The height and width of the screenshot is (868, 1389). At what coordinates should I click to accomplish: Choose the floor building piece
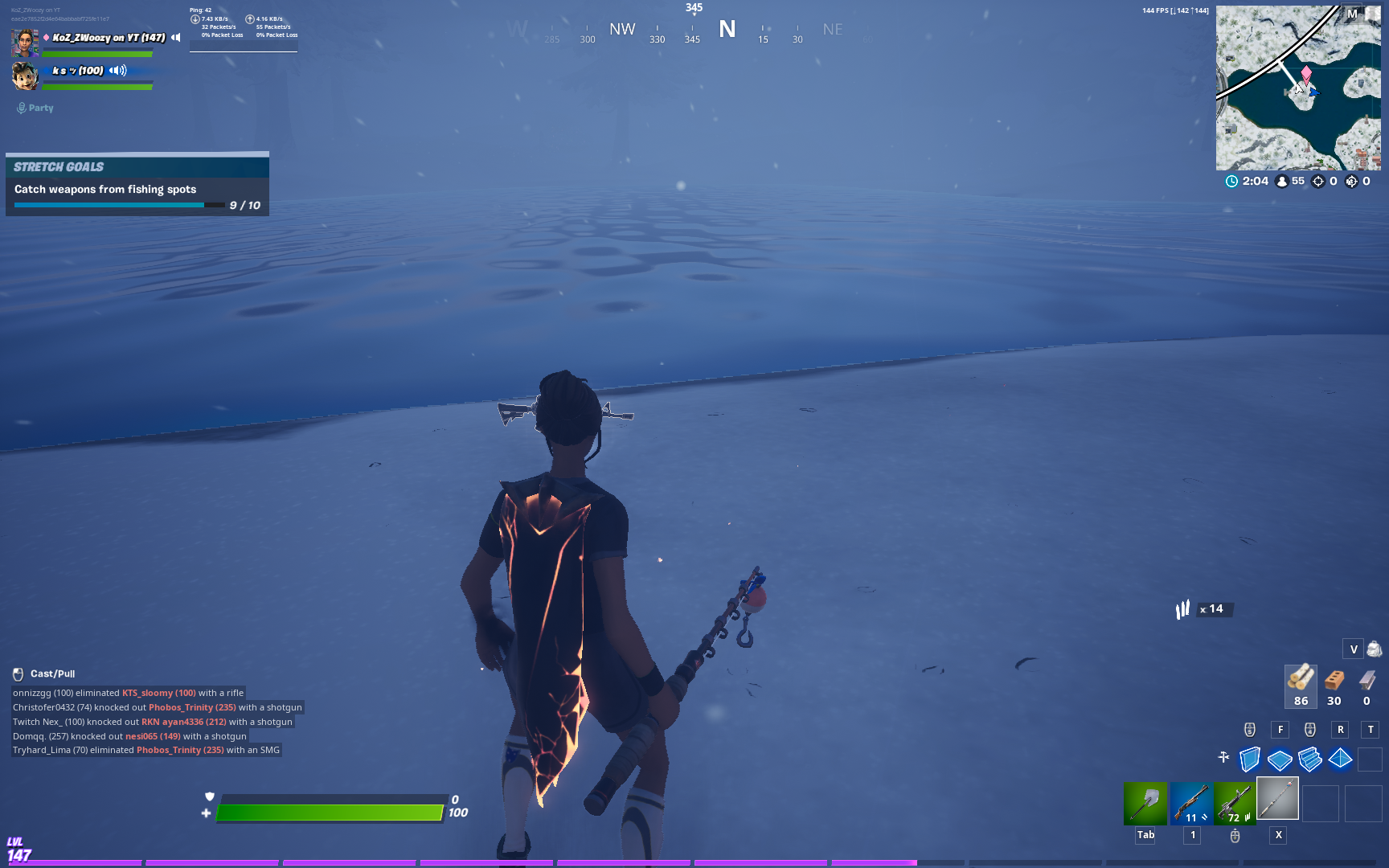pos(1279,759)
